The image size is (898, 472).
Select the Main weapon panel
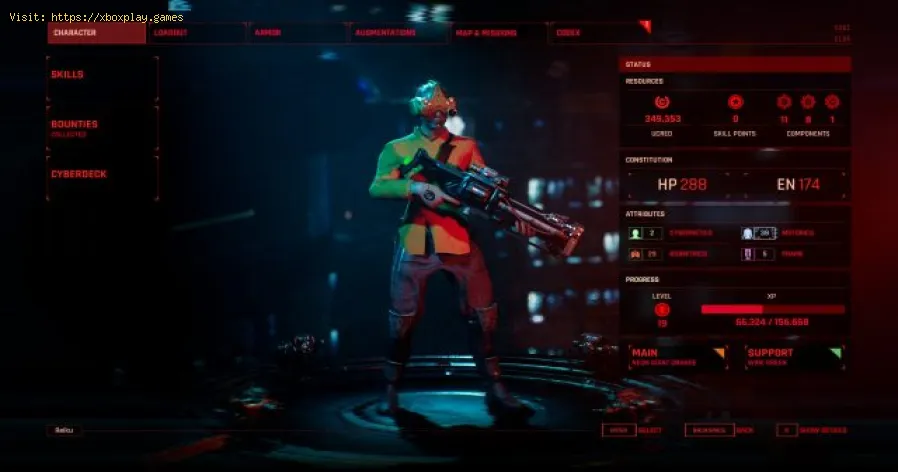point(676,357)
